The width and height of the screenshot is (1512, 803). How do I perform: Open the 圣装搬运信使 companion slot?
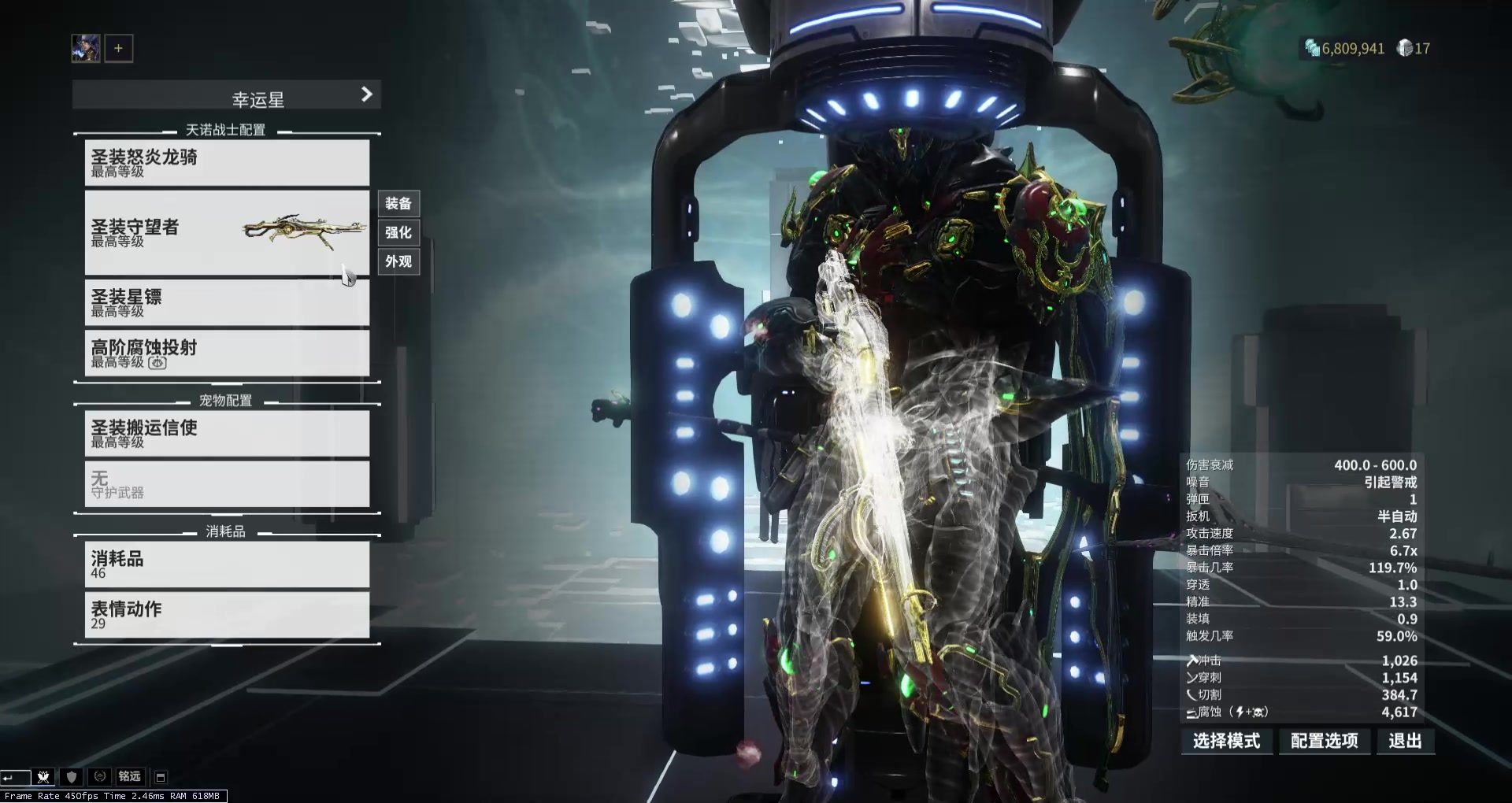point(227,433)
